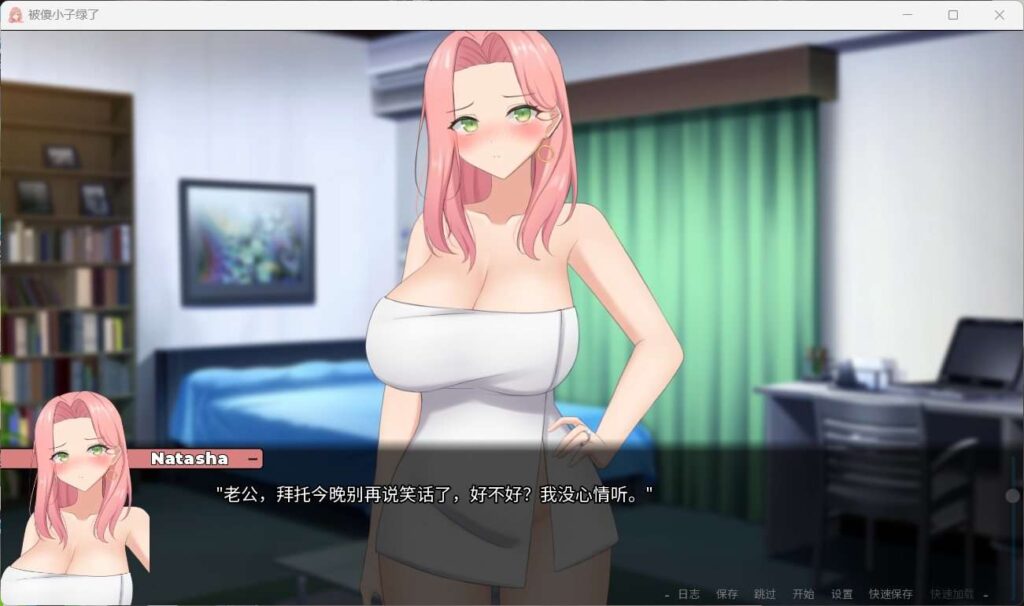Open the 设置 settings menu

pyautogui.click(x=842, y=594)
